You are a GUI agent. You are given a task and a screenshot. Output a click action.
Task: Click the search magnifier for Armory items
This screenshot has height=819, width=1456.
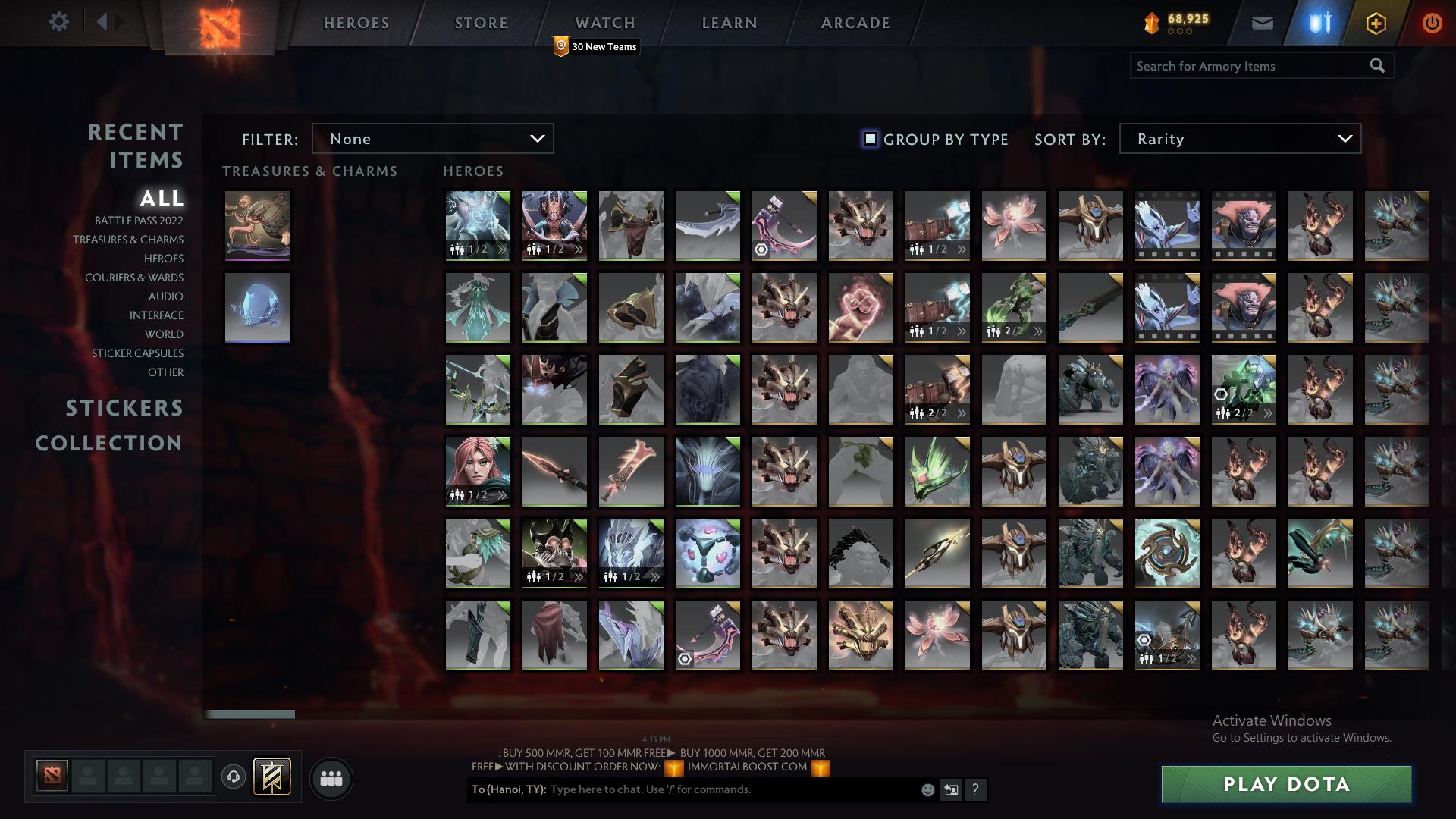click(1377, 66)
